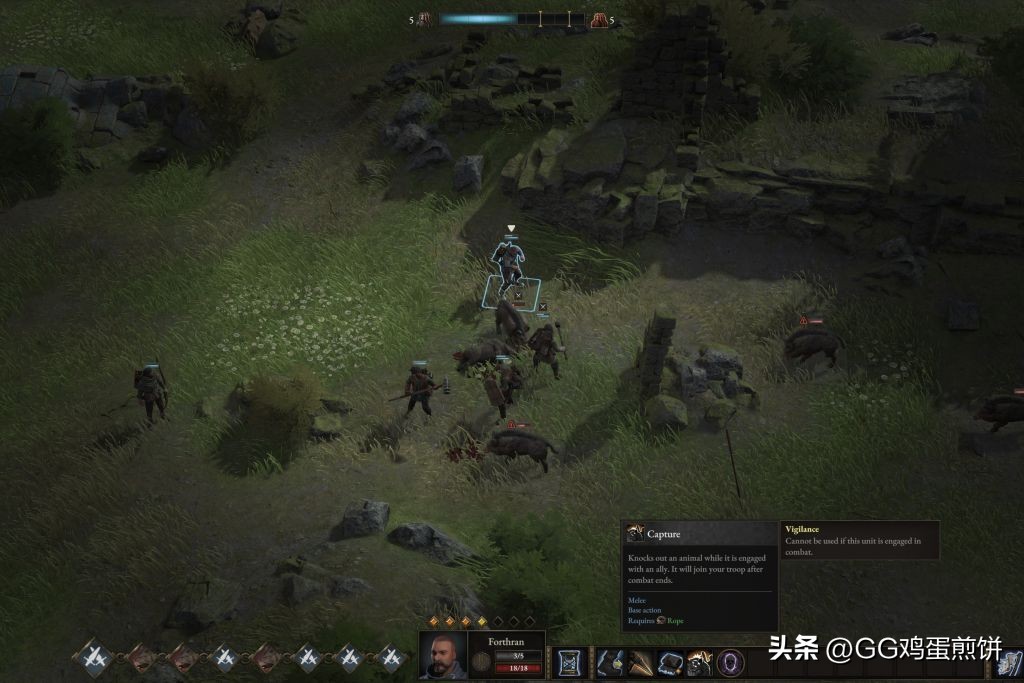Activate the hourglass scroll wait action
This screenshot has width=1024, height=683.
(569, 662)
